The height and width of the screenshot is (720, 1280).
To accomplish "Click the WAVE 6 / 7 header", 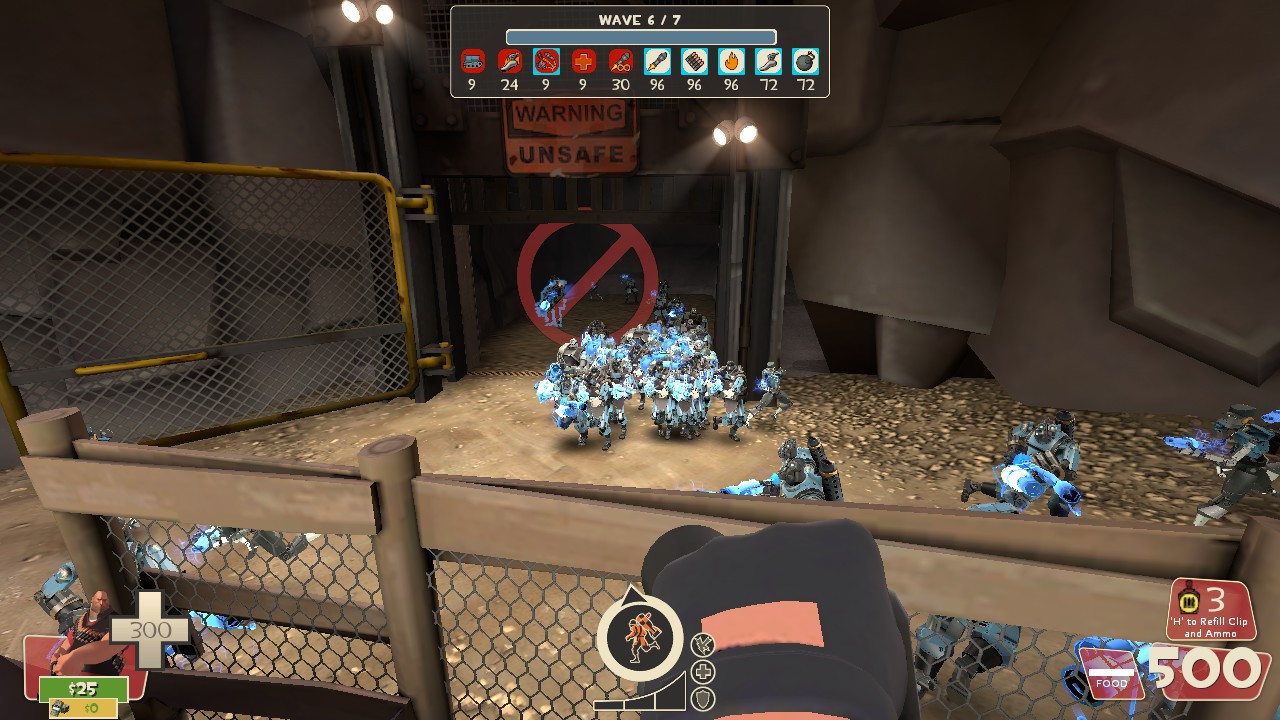I will pyautogui.click(x=640, y=19).
